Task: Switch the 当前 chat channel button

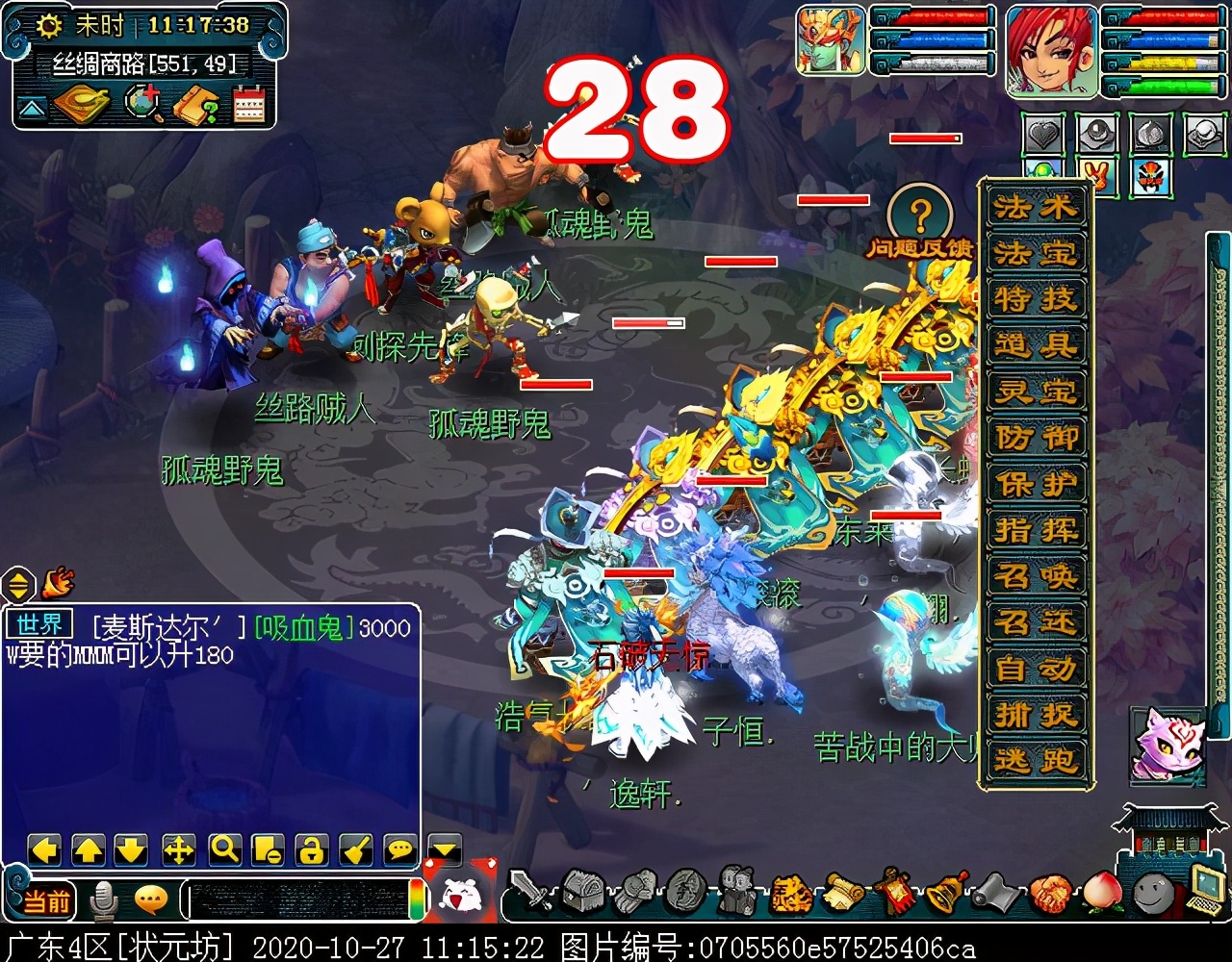Action: pos(45,901)
